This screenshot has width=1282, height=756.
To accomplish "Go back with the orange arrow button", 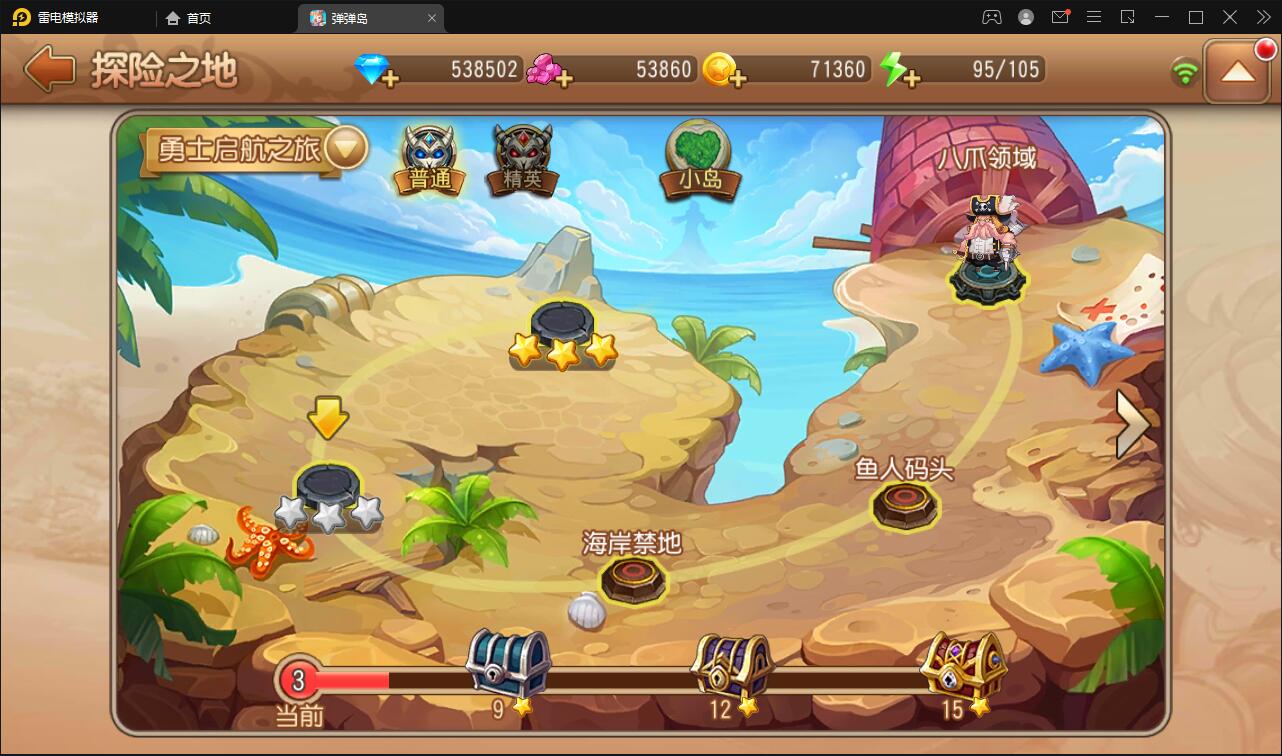I will pos(50,69).
